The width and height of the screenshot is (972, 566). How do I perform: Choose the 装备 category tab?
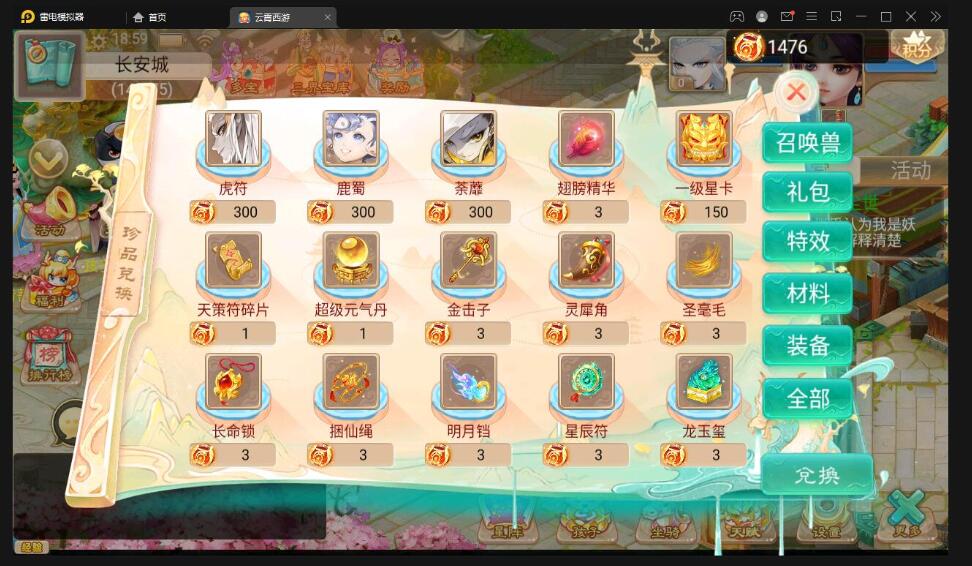[x=807, y=345]
